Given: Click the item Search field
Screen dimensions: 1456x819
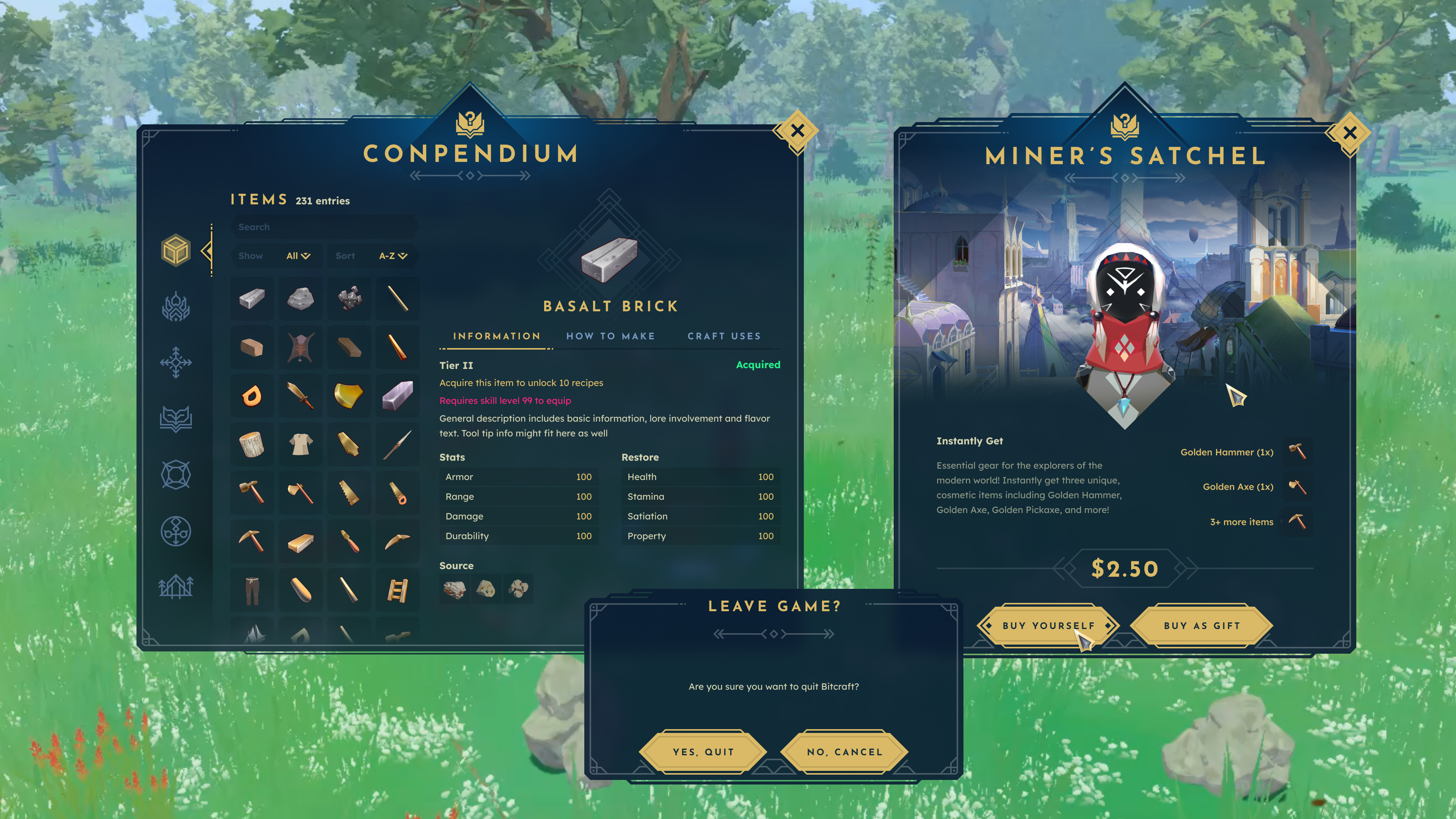Looking at the screenshot, I should coord(325,227).
